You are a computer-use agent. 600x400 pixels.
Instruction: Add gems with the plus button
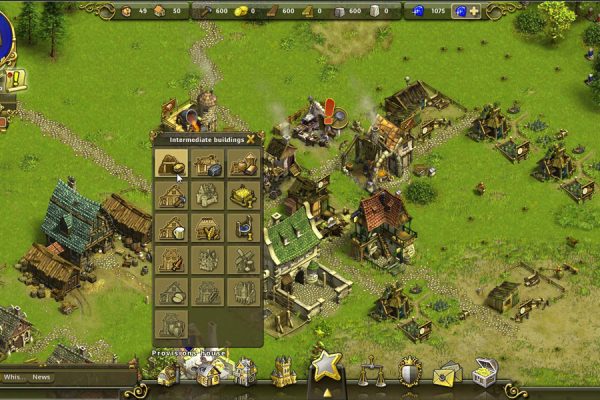click(x=473, y=11)
